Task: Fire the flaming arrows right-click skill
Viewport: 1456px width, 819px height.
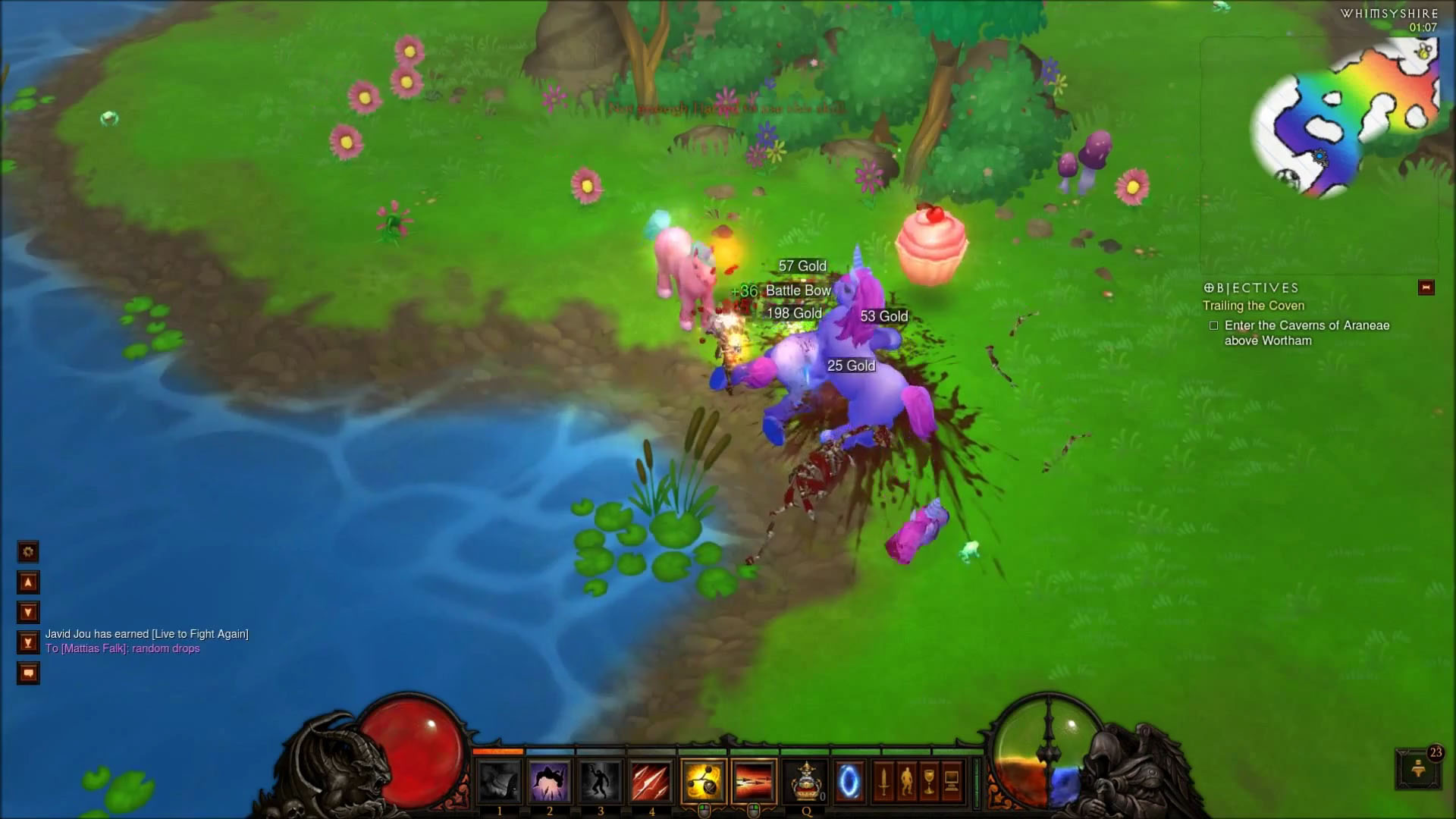Action: (754, 781)
